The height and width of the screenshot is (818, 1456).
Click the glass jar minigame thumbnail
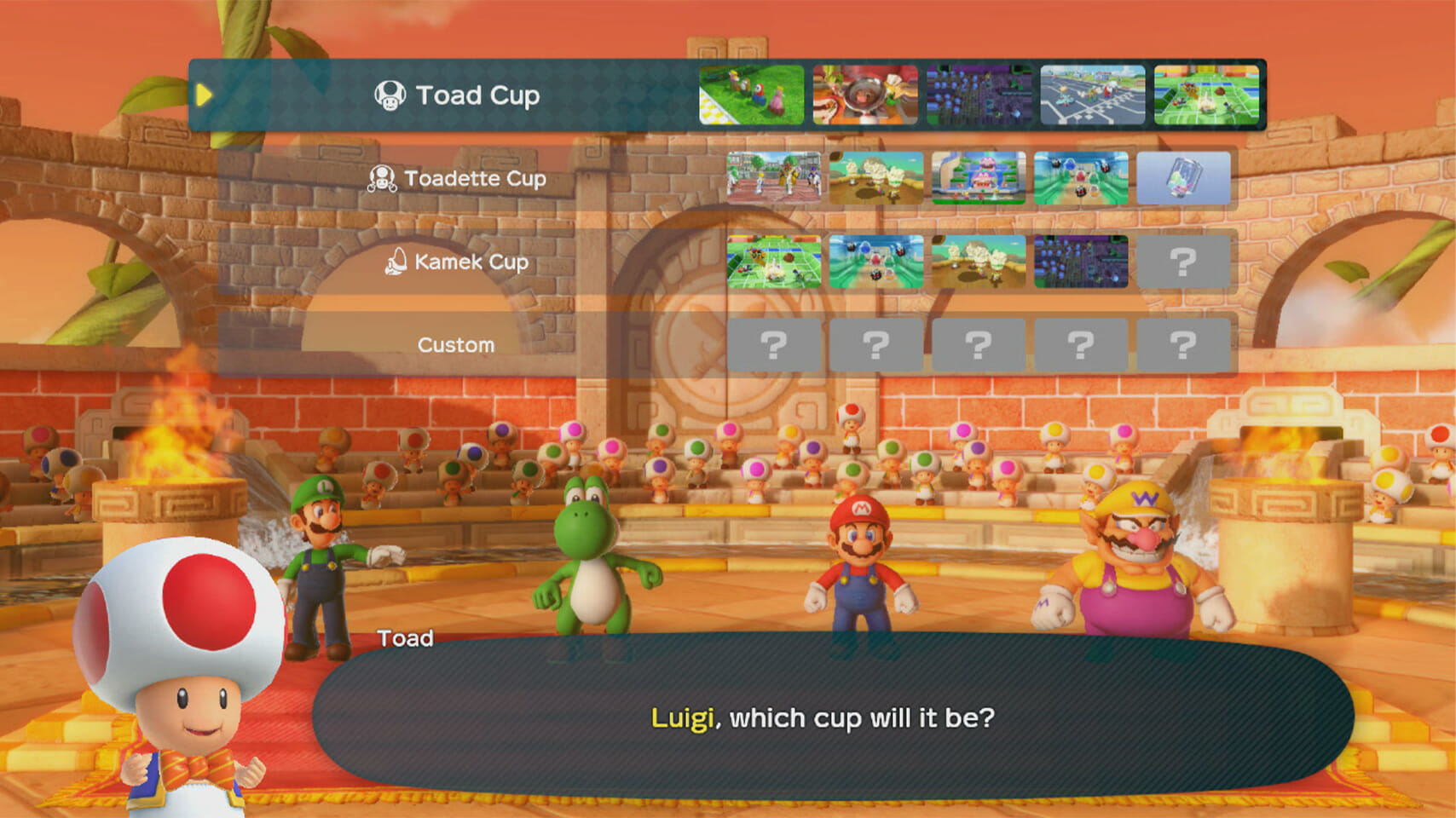pyautogui.click(x=1183, y=178)
